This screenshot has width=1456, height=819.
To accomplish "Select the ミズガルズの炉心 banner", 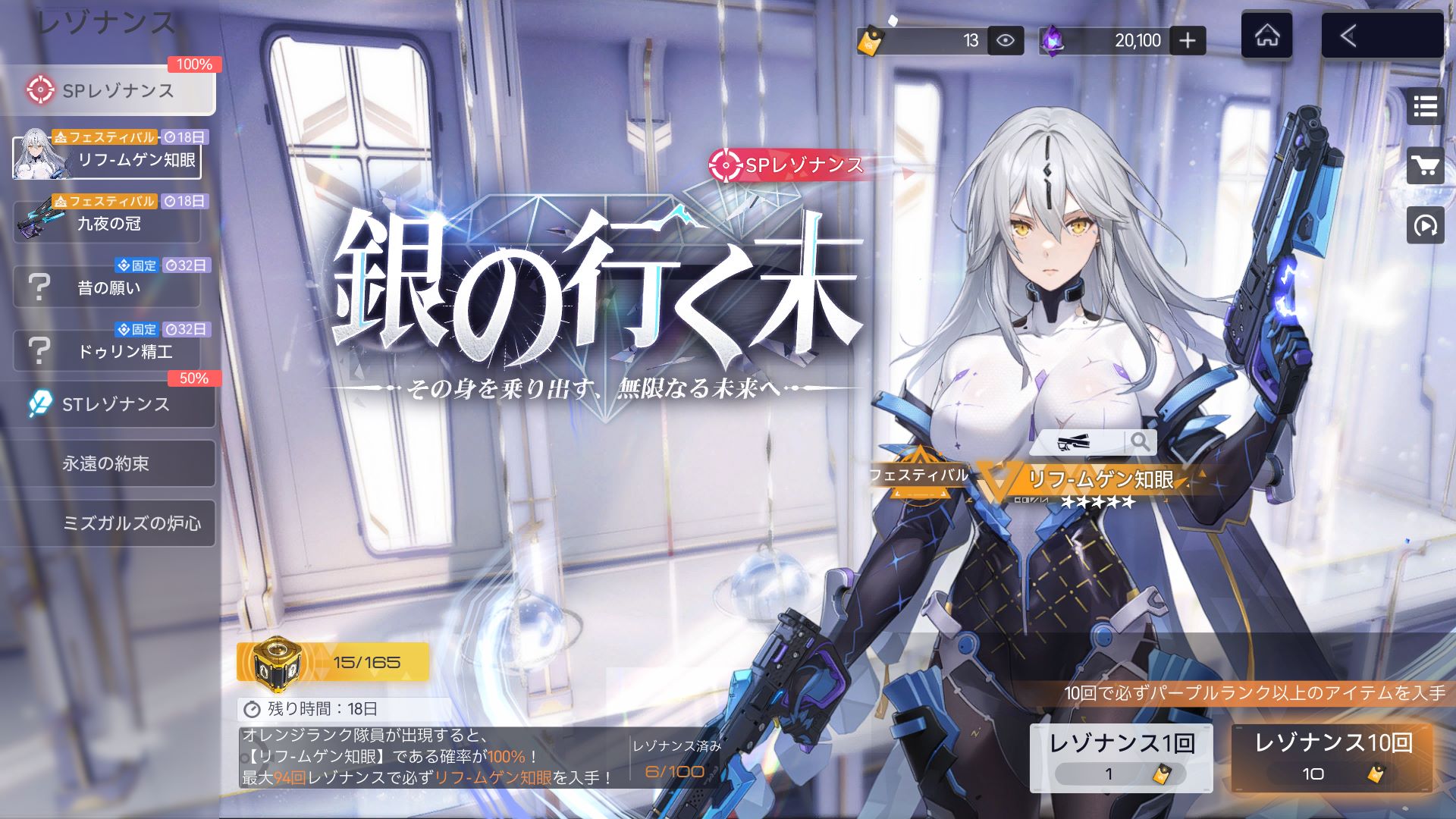I will tap(108, 522).
